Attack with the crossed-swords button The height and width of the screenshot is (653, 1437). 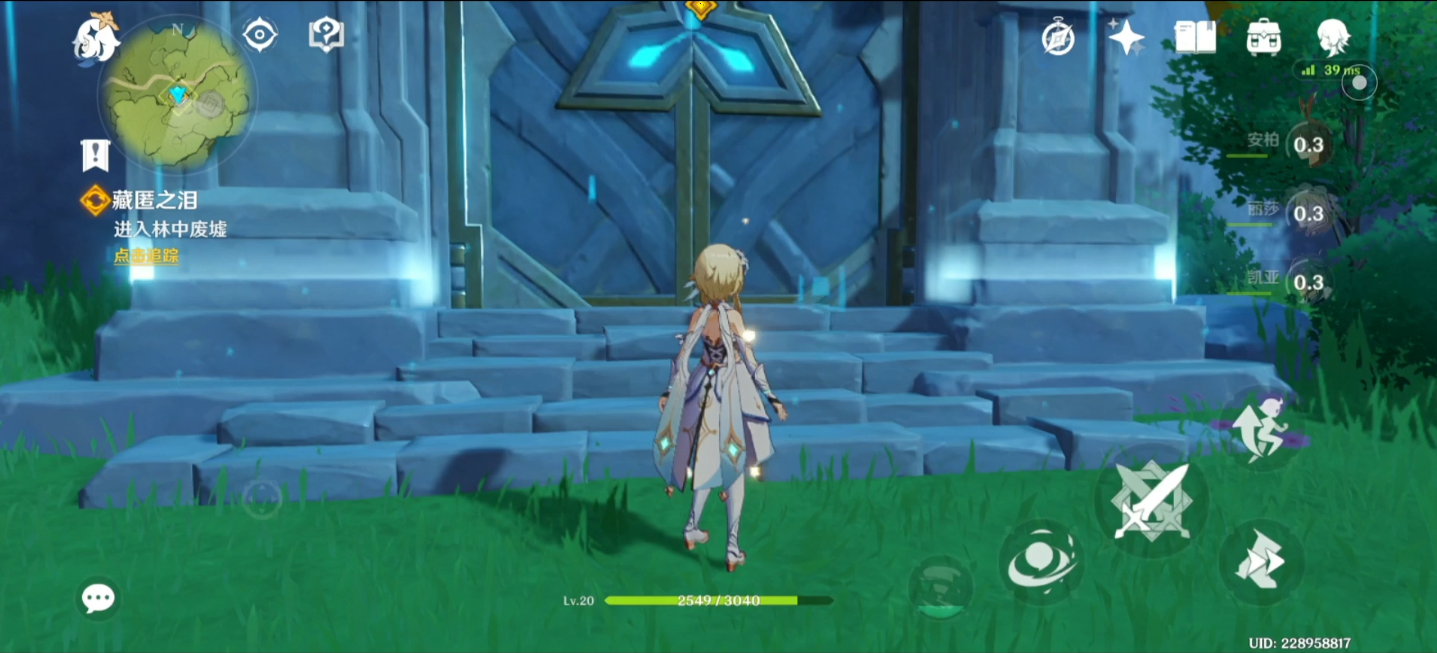tap(1151, 501)
